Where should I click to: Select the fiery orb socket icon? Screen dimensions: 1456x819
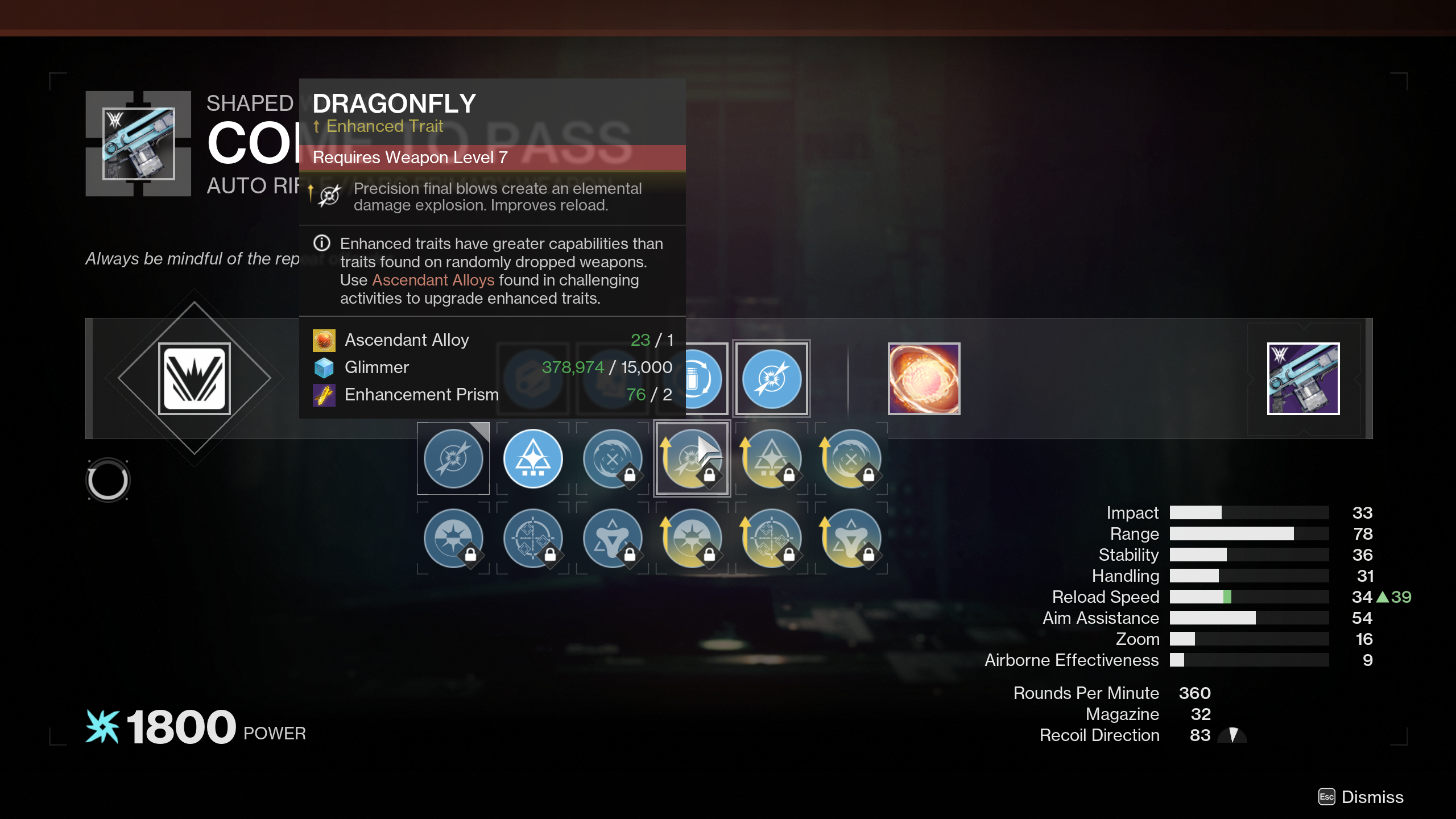coord(924,379)
